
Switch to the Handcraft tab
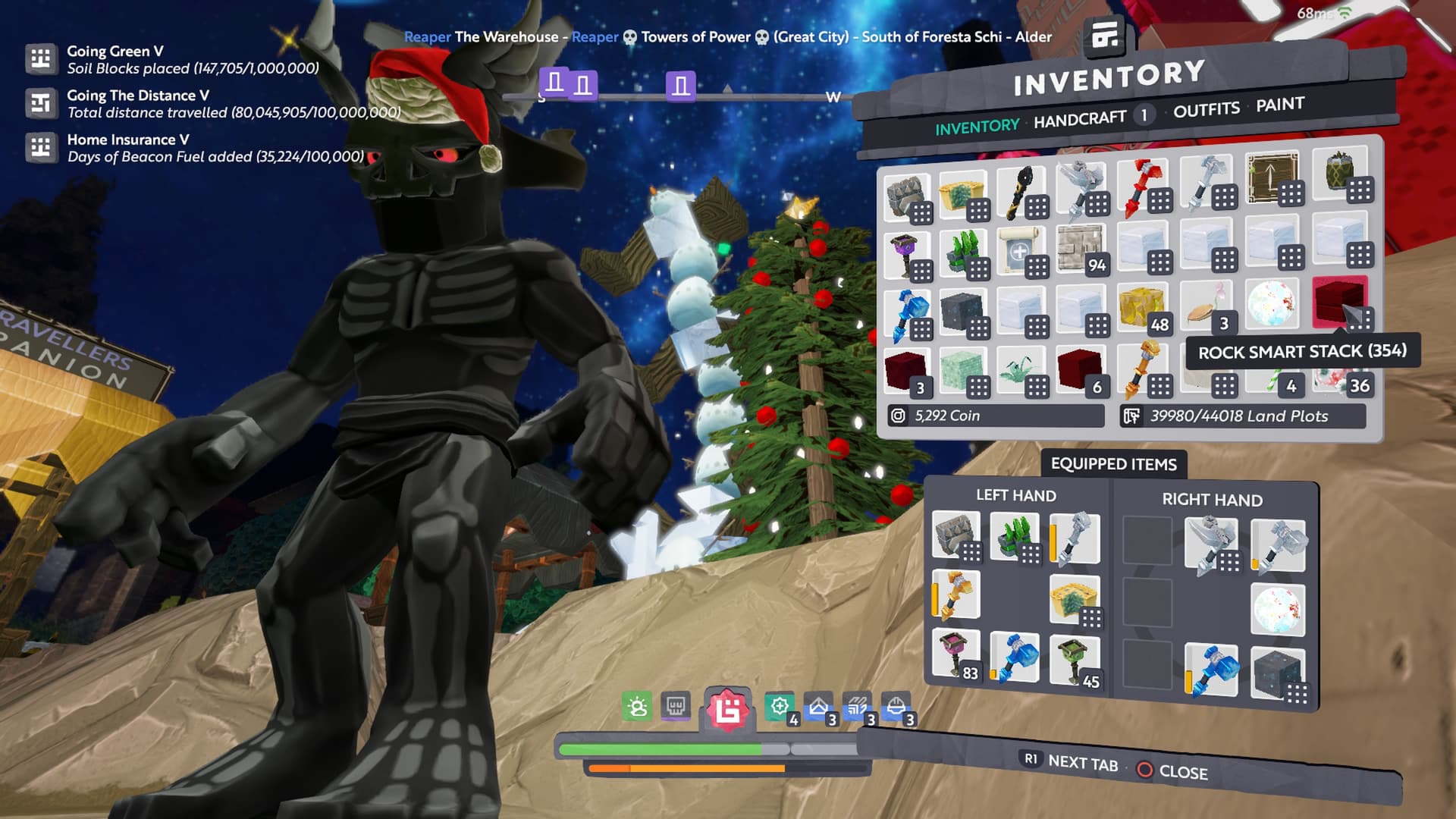coord(1079,119)
